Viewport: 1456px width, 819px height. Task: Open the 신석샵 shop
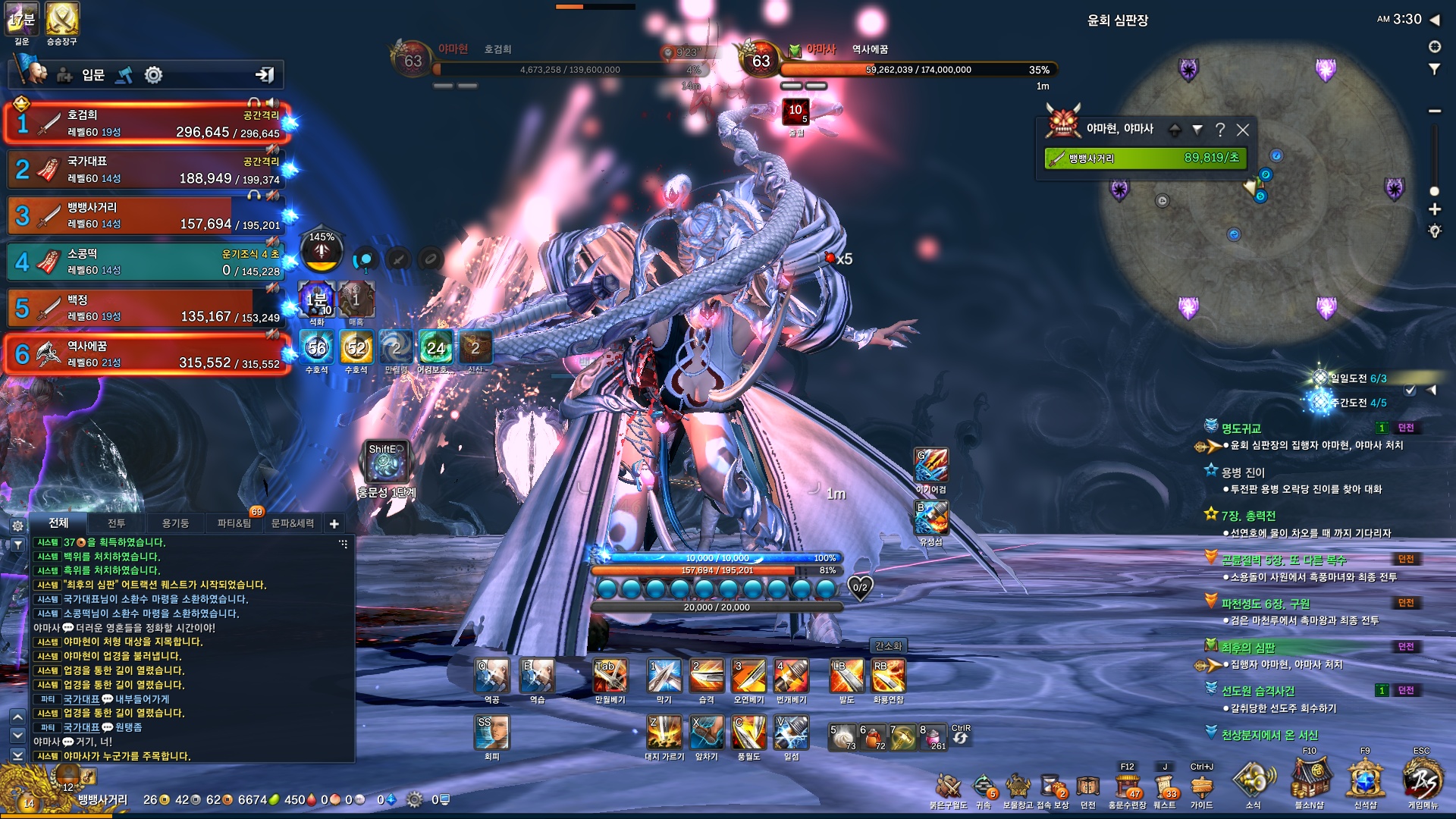click(1365, 781)
